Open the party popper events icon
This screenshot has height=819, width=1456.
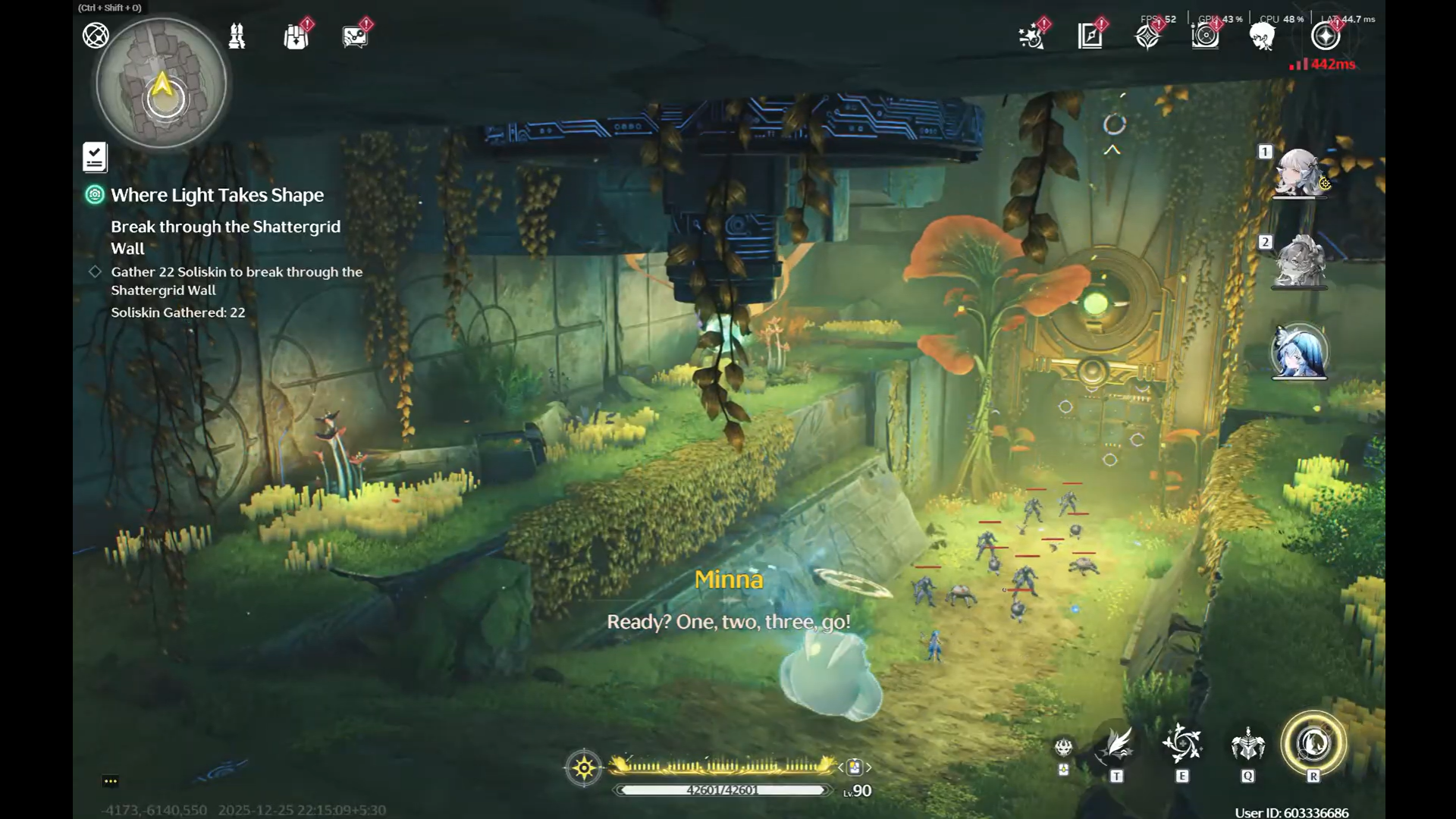point(1032,36)
